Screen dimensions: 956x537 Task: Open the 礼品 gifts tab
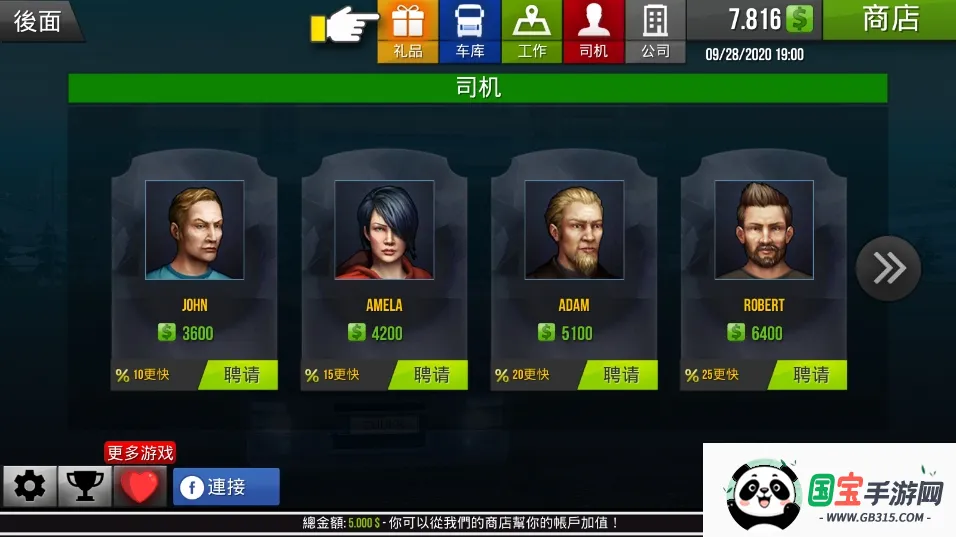click(x=408, y=31)
